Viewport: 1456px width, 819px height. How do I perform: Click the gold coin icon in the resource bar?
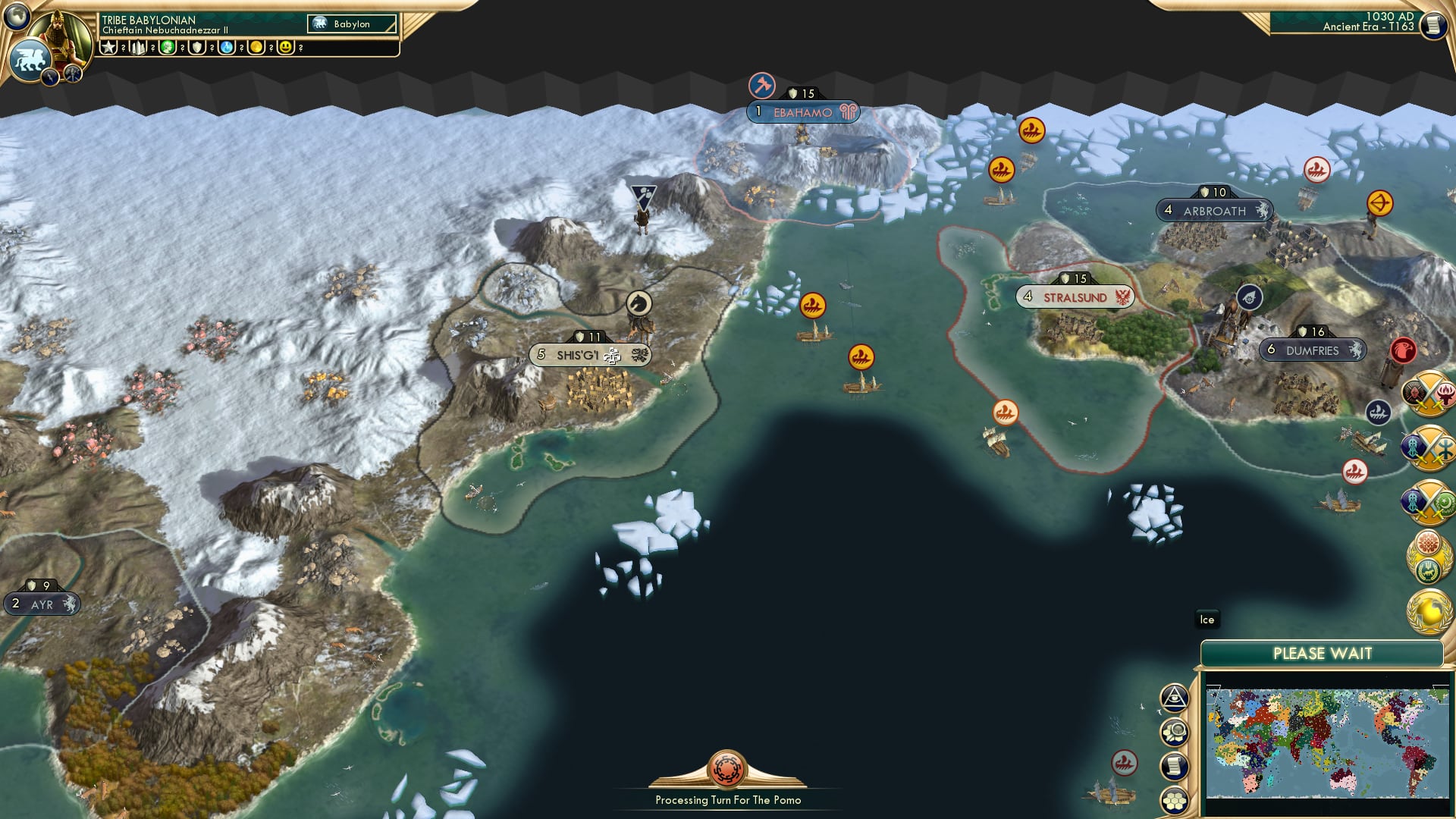click(x=256, y=48)
